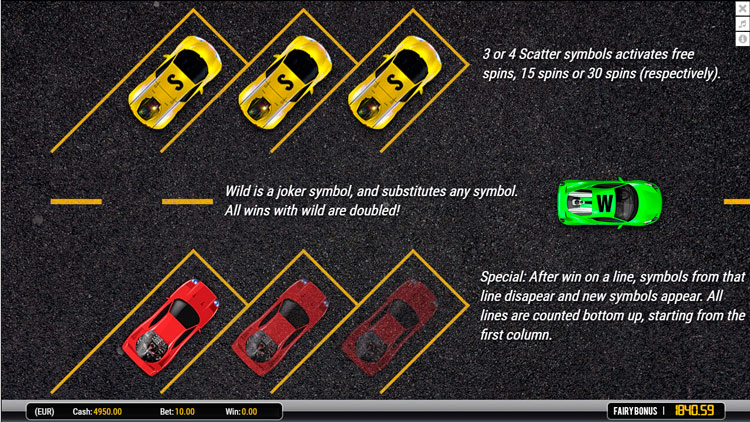Close the paytable info screen

[742, 9]
